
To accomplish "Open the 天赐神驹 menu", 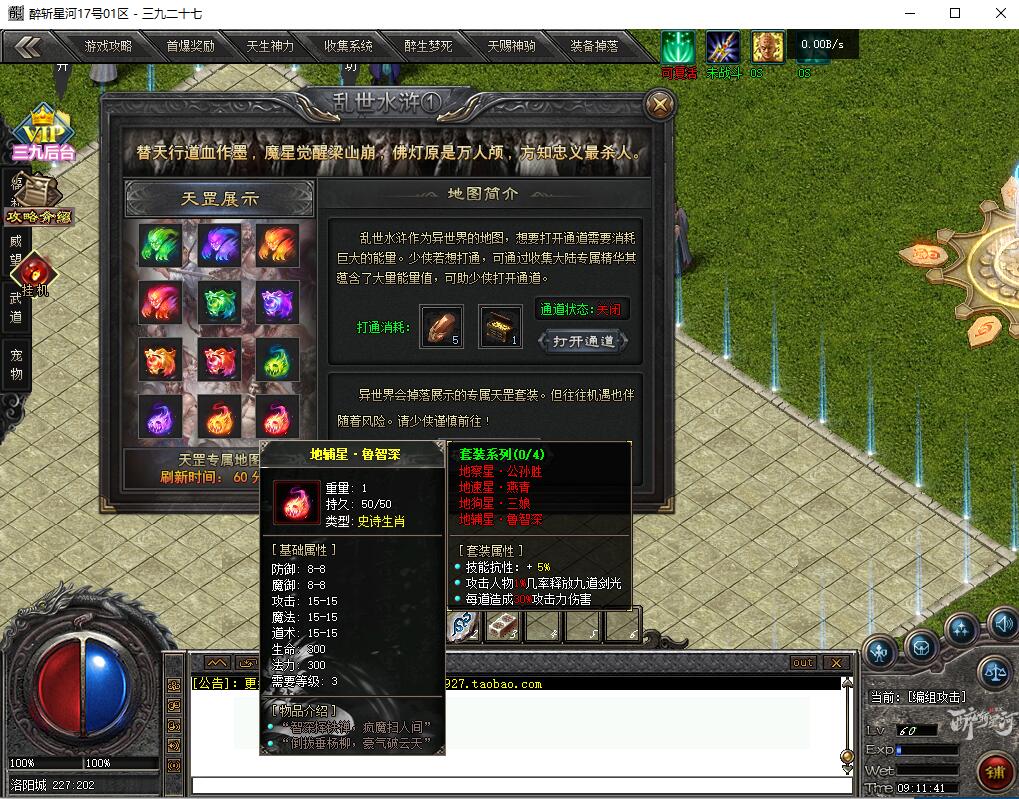I will tap(511, 46).
